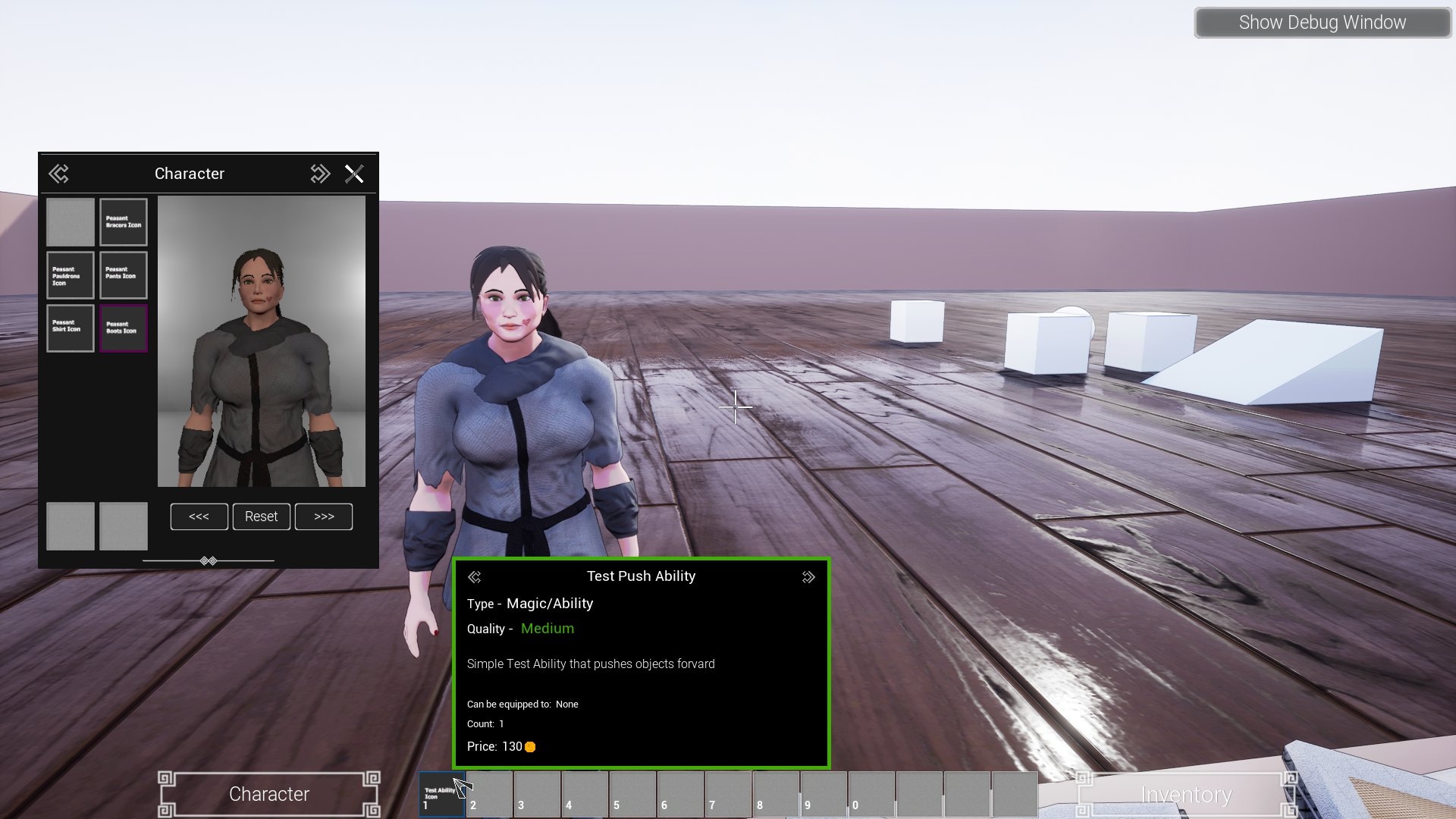The width and height of the screenshot is (1456, 819).
Task: Click the empty gray slot above Peasant Pauldrons
Action: pyautogui.click(x=70, y=221)
